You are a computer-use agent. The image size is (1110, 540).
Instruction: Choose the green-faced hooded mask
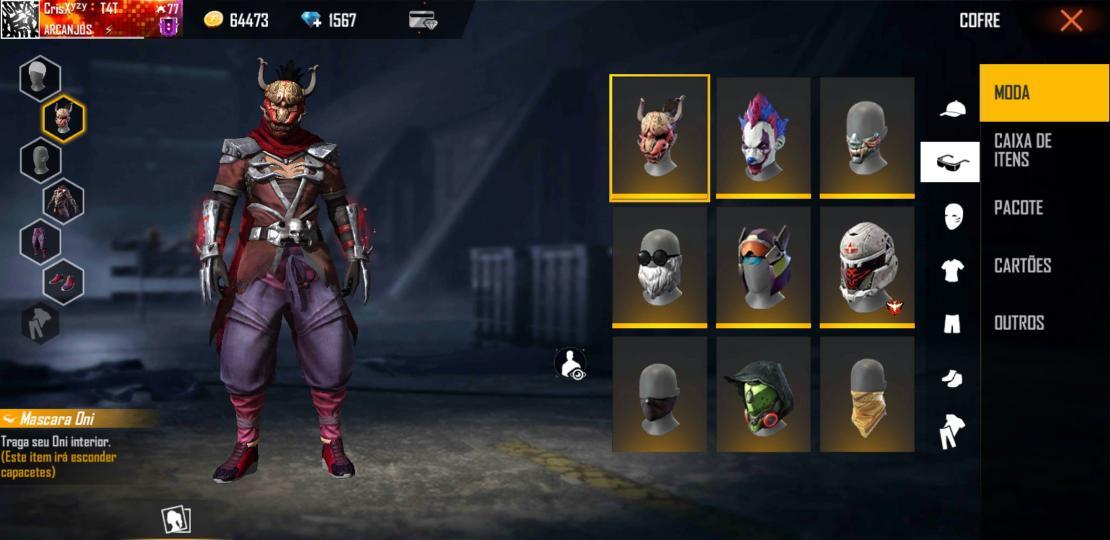click(763, 394)
